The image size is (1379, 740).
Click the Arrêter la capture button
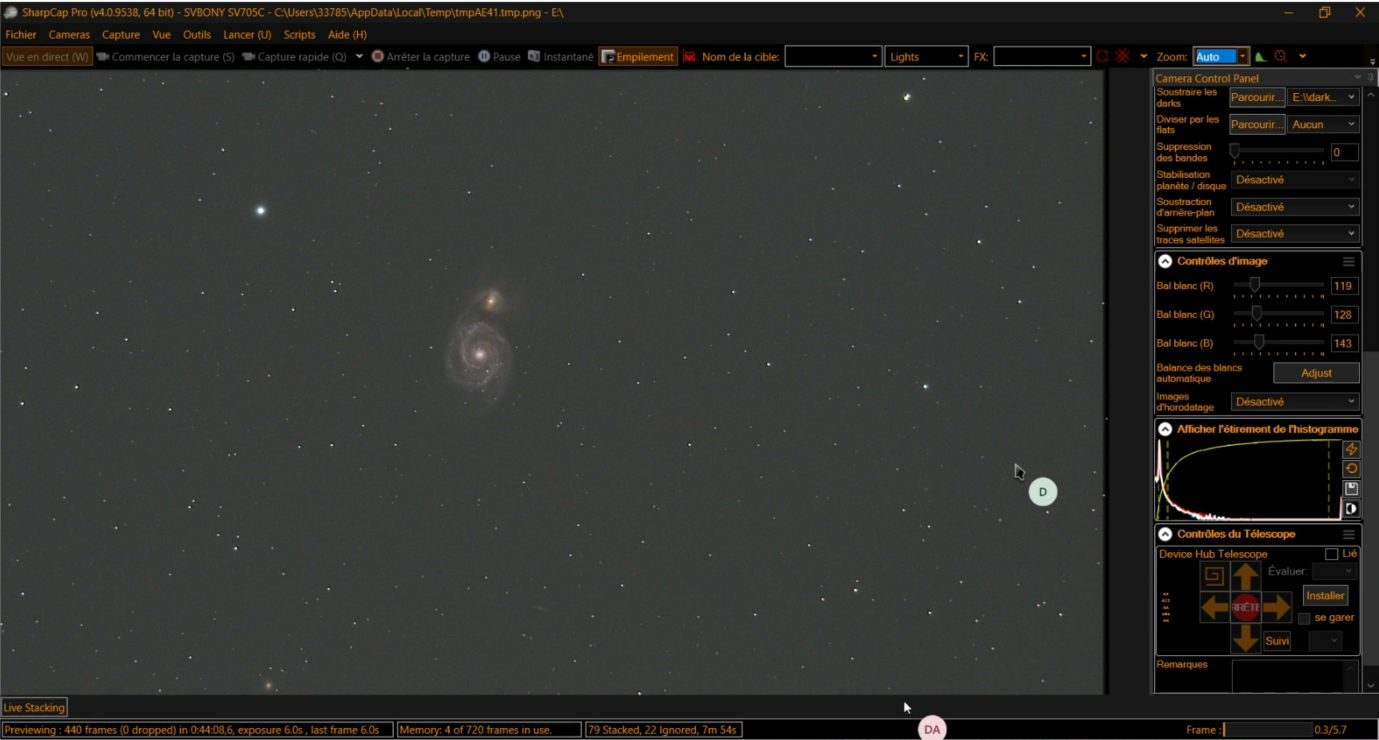pyautogui.click(x=420, y=57)
